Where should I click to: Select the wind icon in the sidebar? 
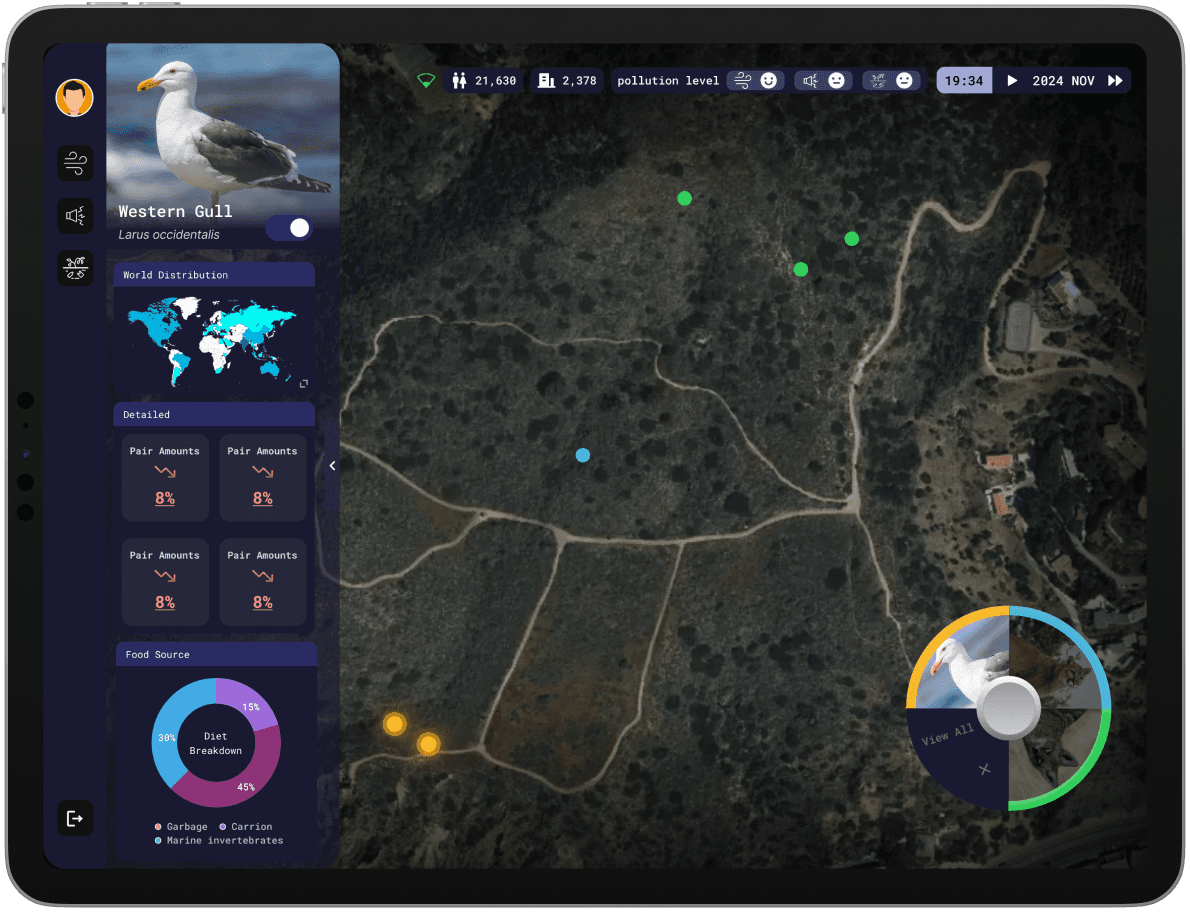point(75,163)
